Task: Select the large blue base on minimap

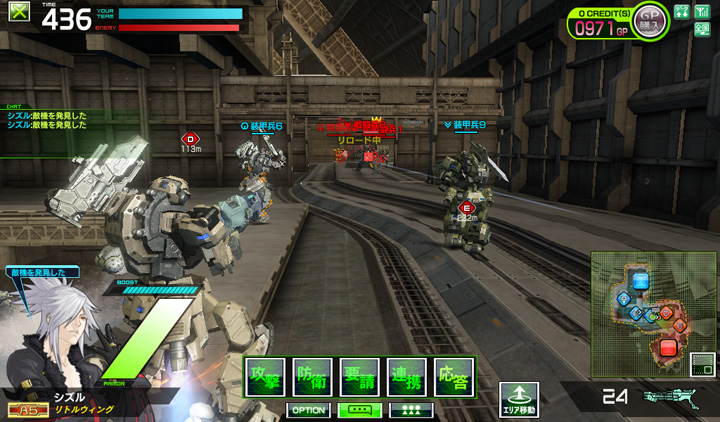Action: (x=641, y=281)
